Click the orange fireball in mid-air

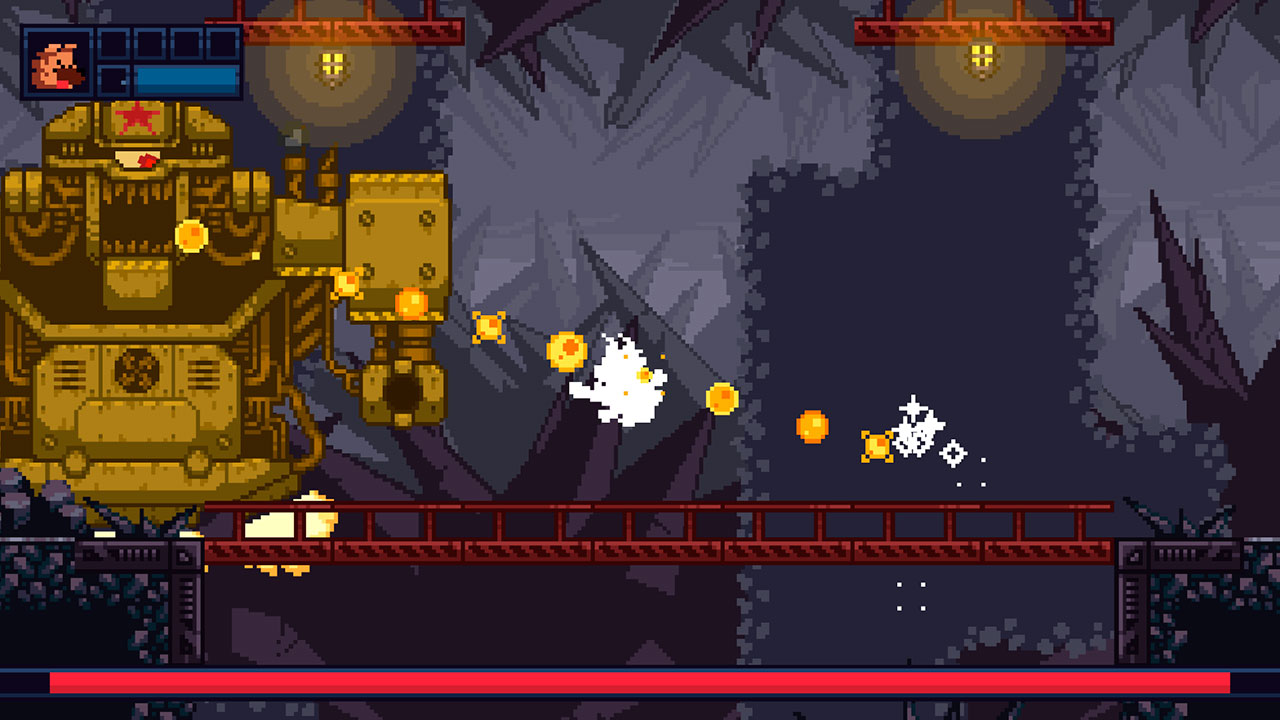click(x=812, y=425)
